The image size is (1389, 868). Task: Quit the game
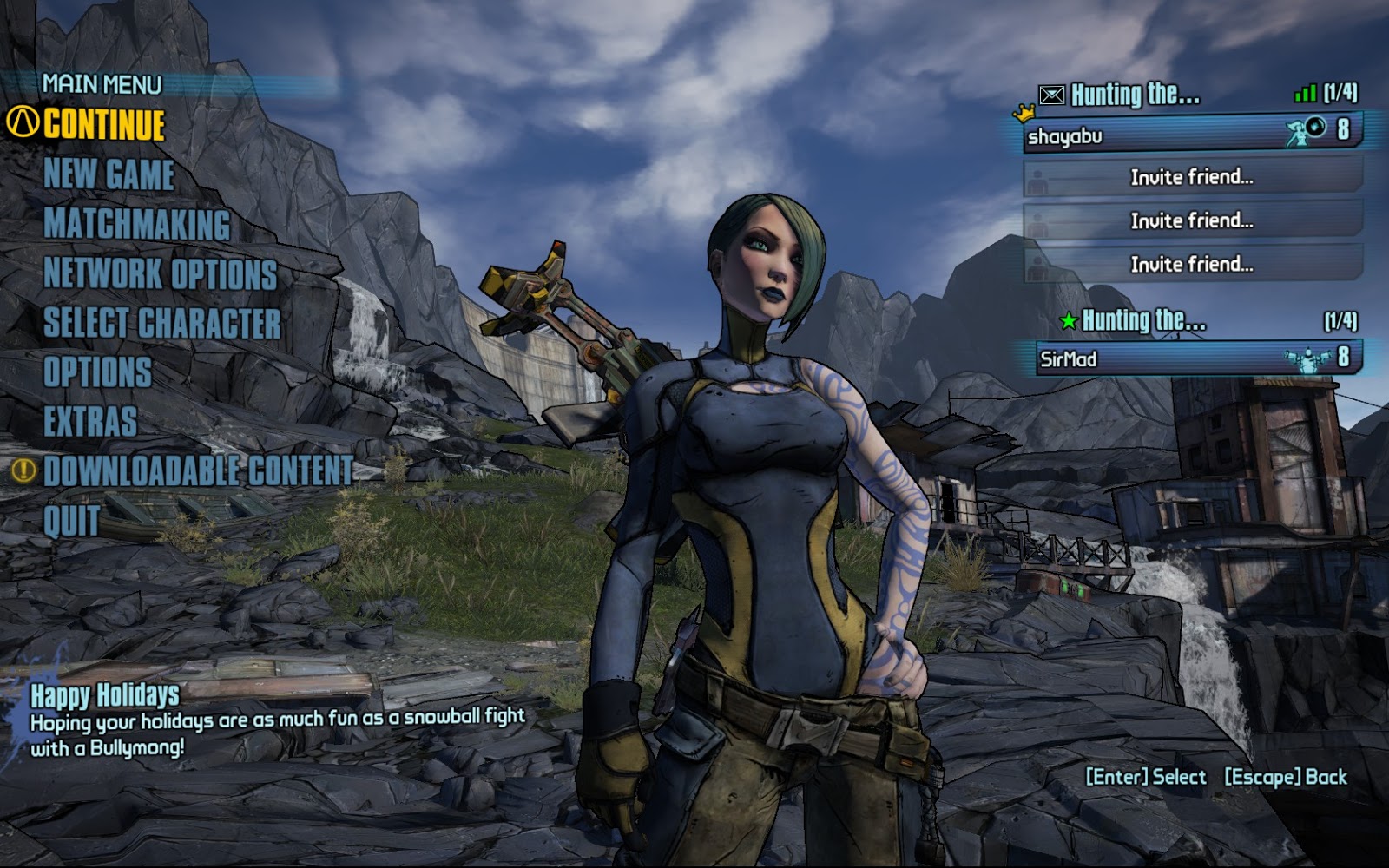click(71, 521)
